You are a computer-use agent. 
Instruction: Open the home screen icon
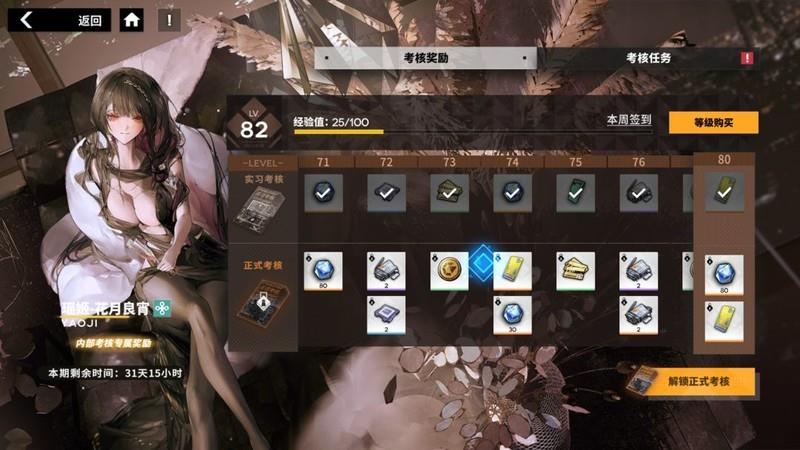[131, 19]
